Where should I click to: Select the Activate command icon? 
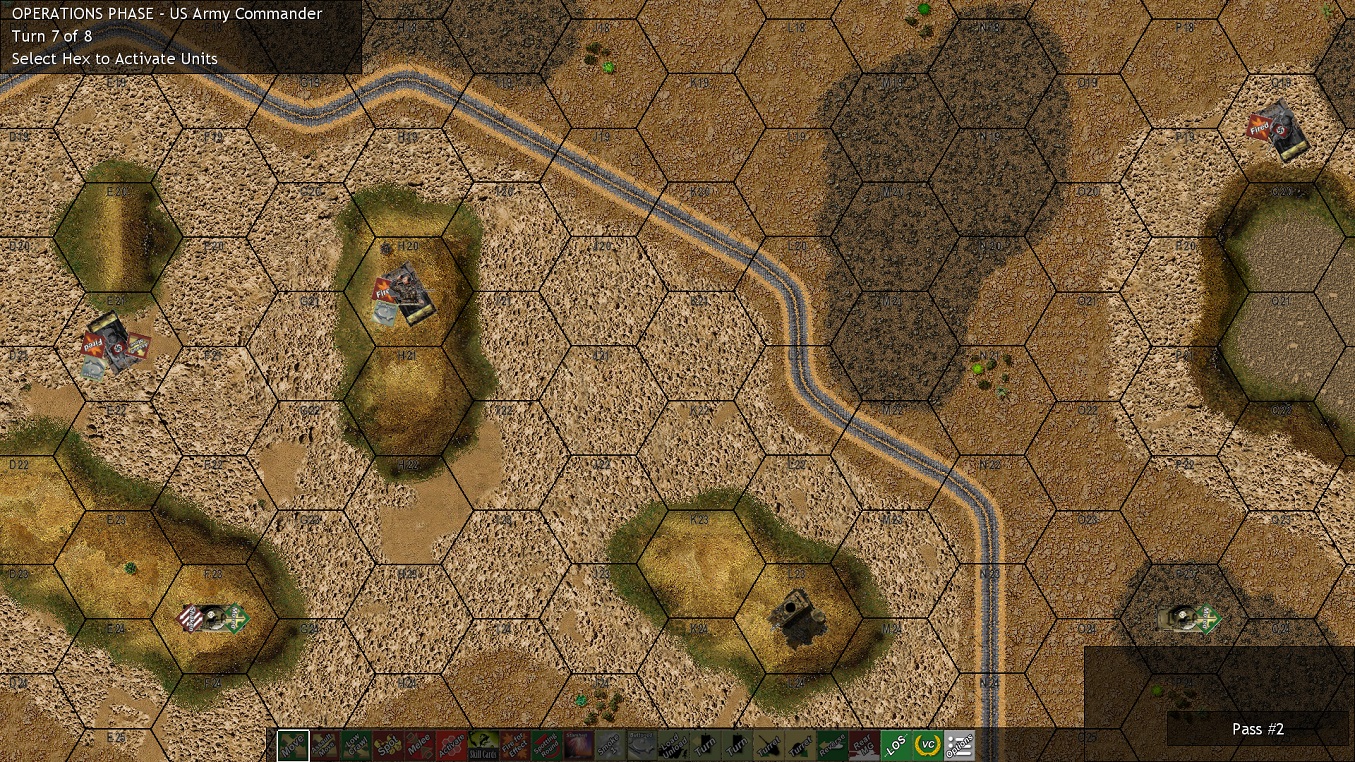pos(450,746)
